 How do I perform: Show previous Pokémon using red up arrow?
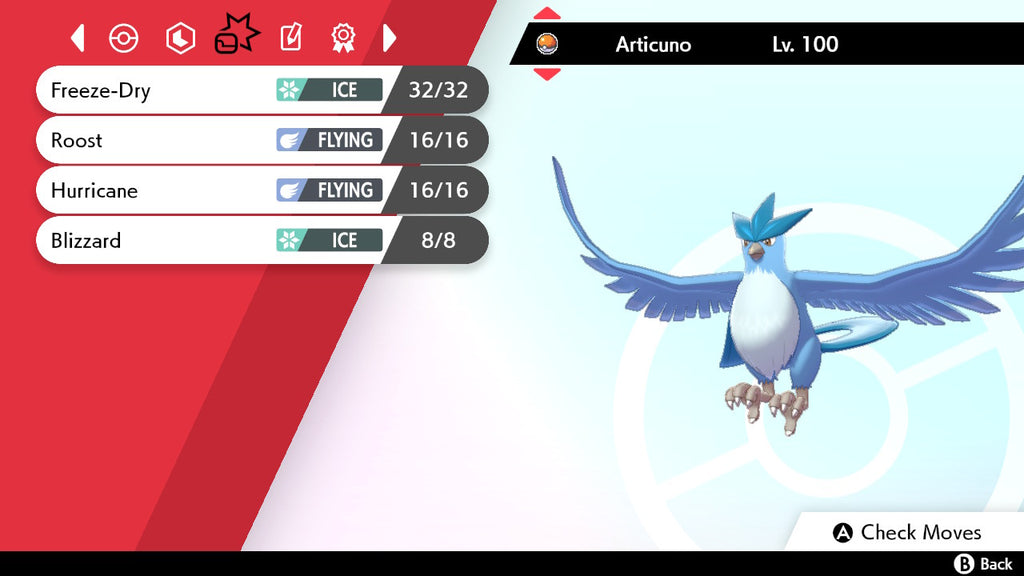pyautogui.click(x=547, y=13)
